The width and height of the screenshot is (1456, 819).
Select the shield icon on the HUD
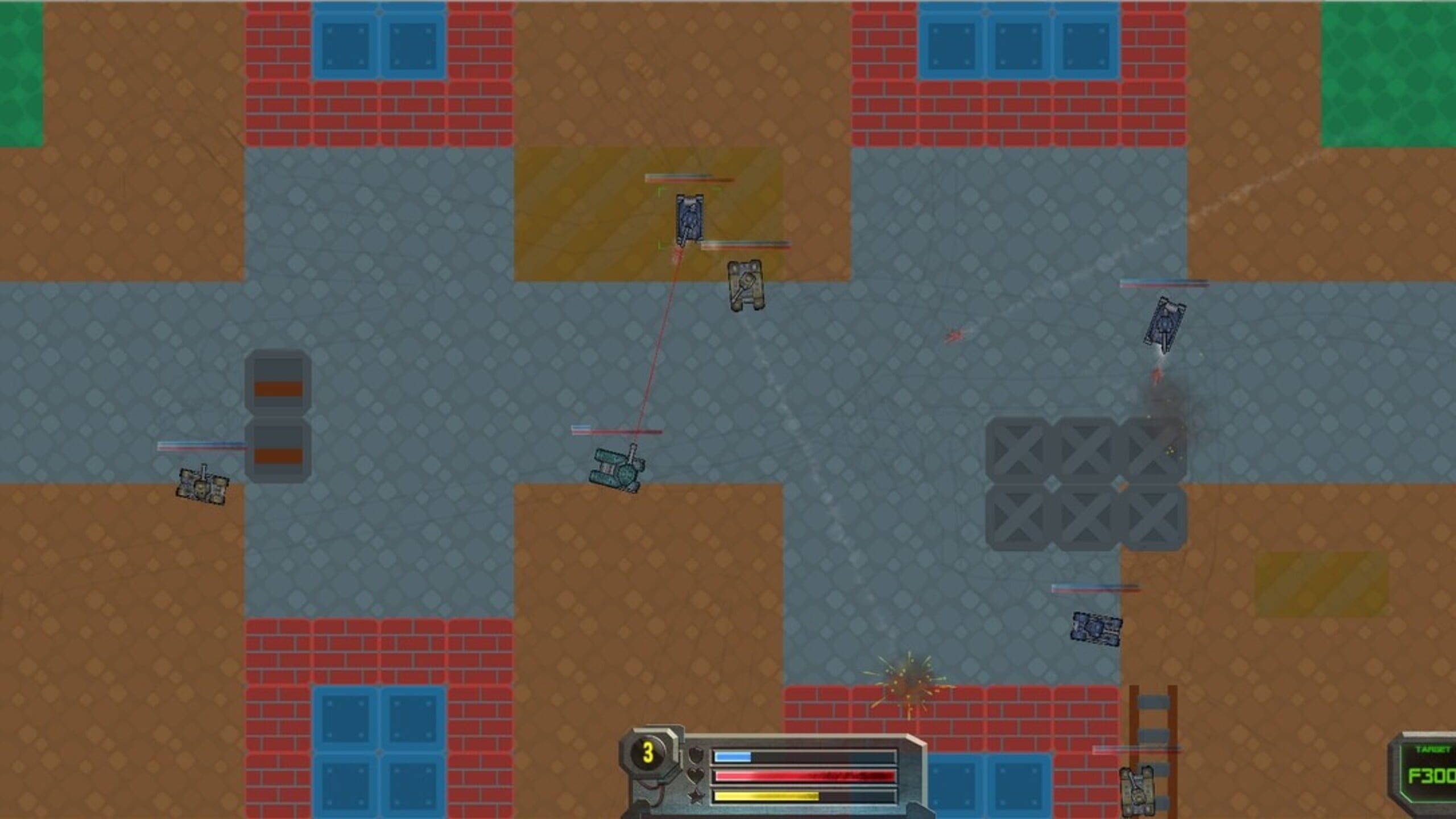[696, 754]
